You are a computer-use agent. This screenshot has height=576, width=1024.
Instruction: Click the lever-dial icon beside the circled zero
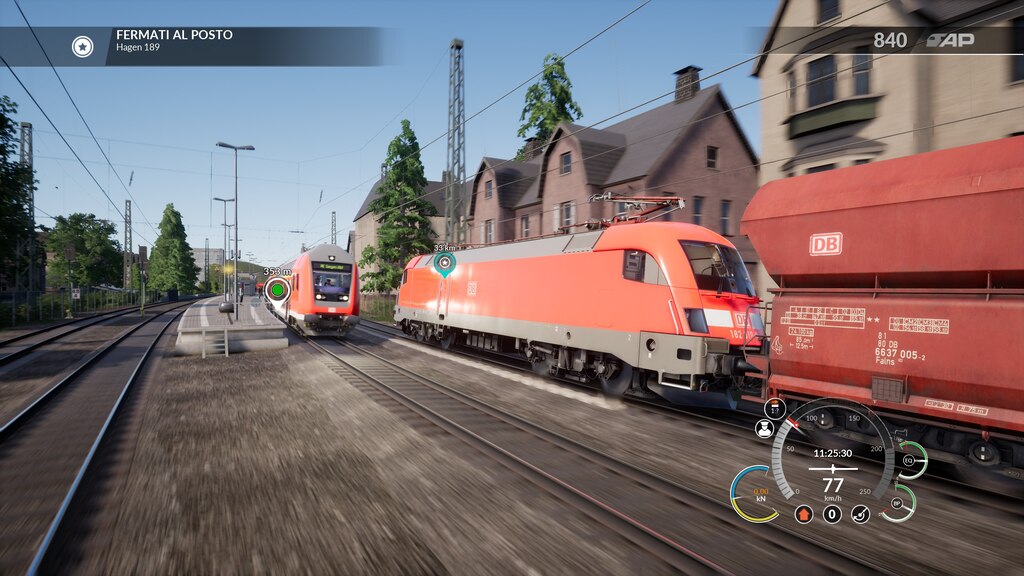coord(860,514)
